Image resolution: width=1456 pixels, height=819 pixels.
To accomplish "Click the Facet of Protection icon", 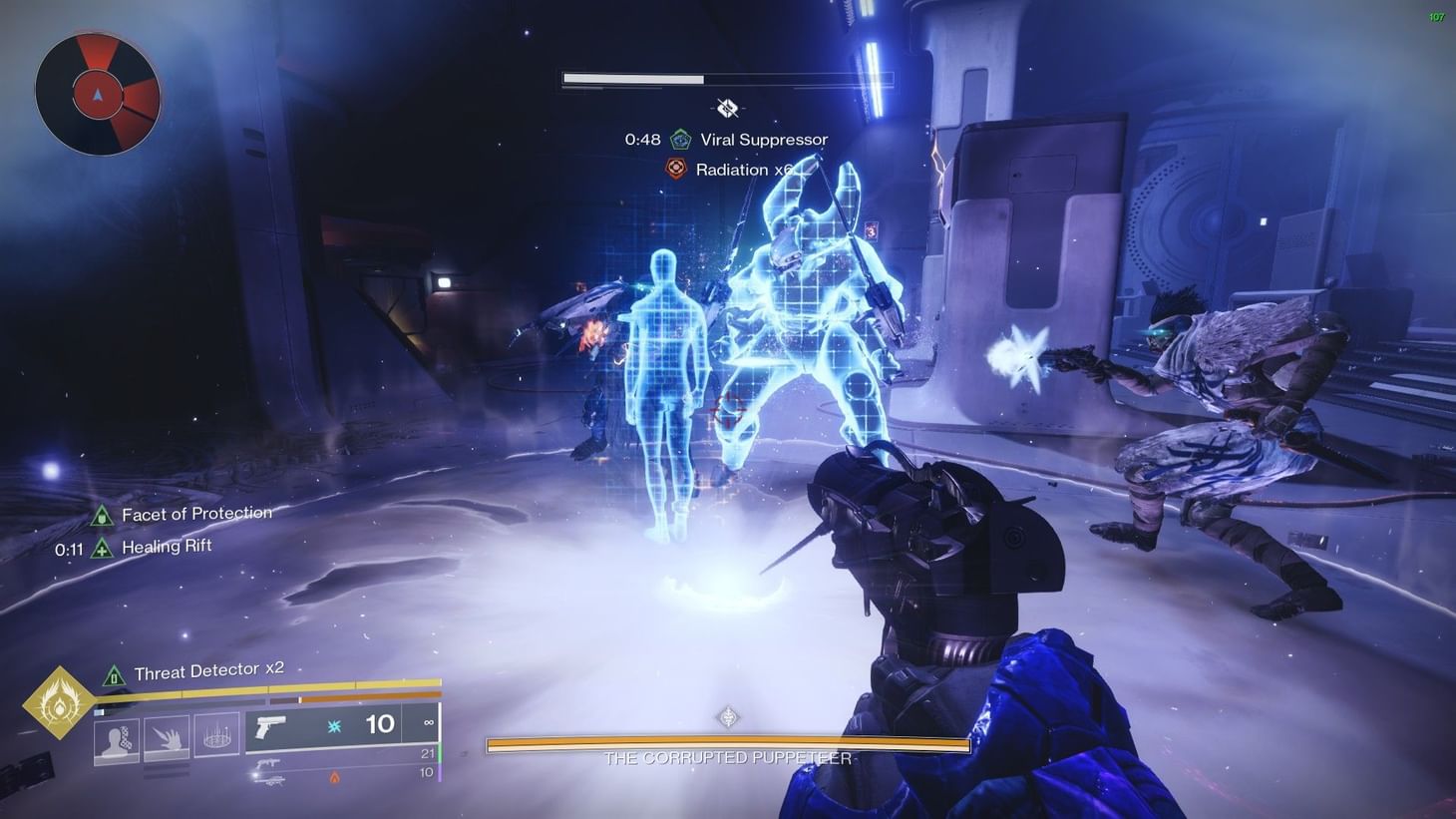I will pyautogui.click(x=103, y=514).
